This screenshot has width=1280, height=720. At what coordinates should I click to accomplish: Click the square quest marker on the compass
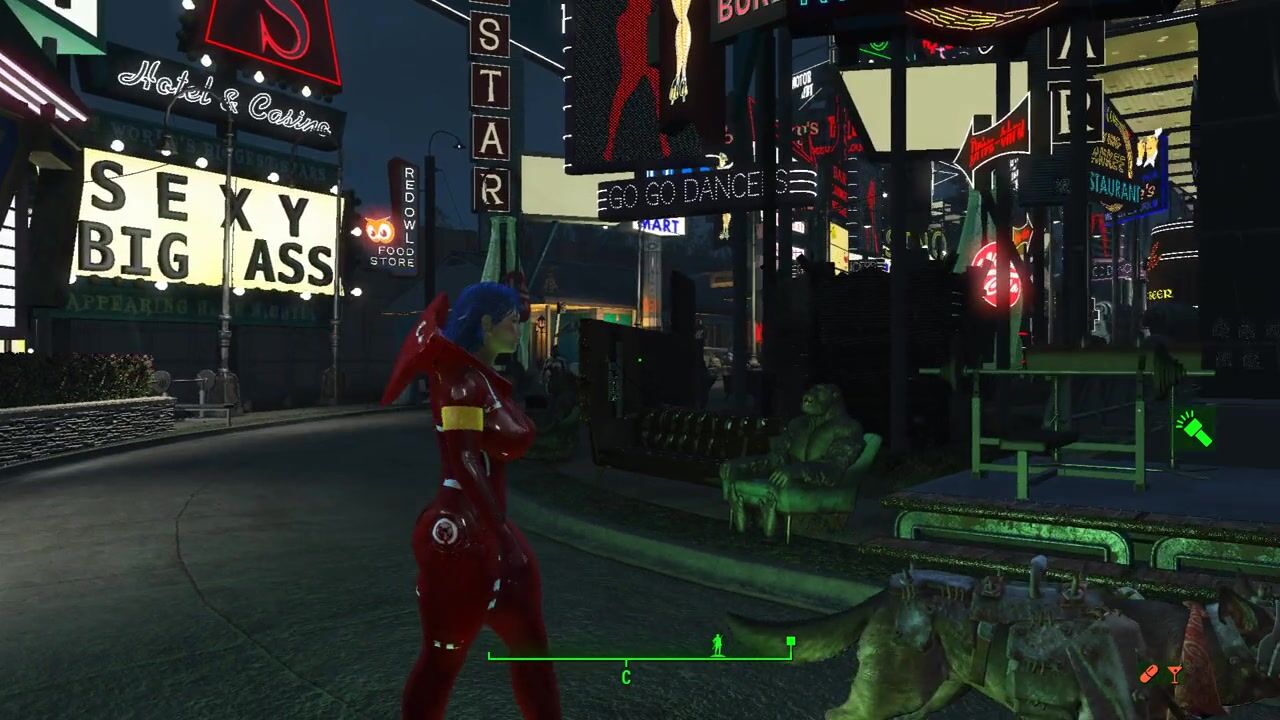(x=791, y=641)
